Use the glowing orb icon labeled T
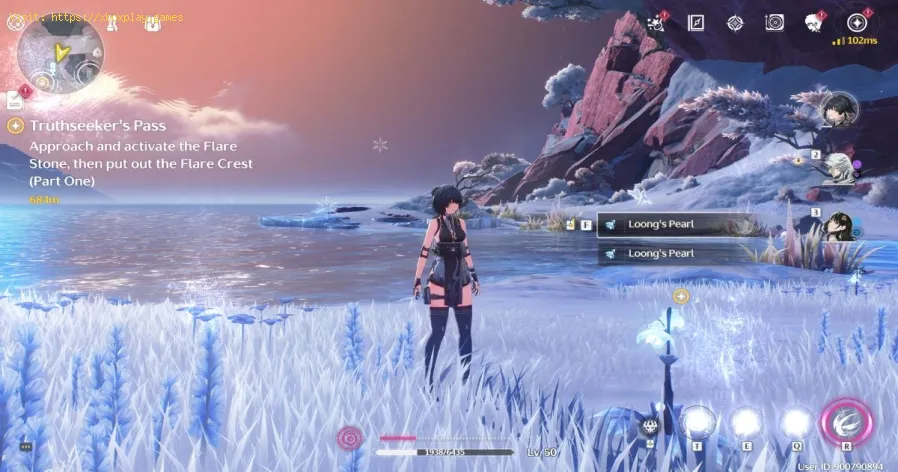This screenshot has height=472, width=898. tap(697, 423)
